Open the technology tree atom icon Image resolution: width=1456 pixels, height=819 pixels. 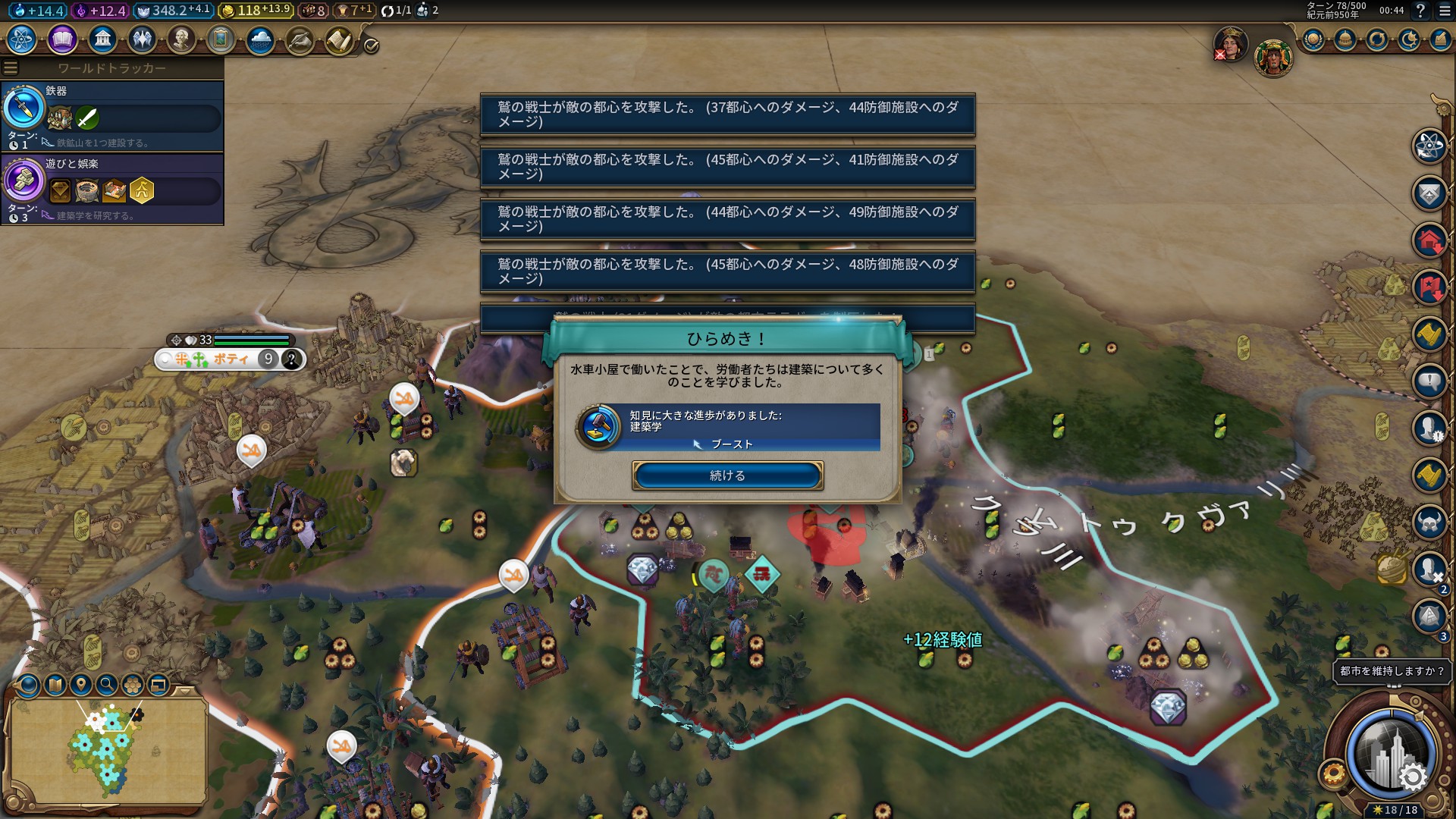tap(22, 39)
